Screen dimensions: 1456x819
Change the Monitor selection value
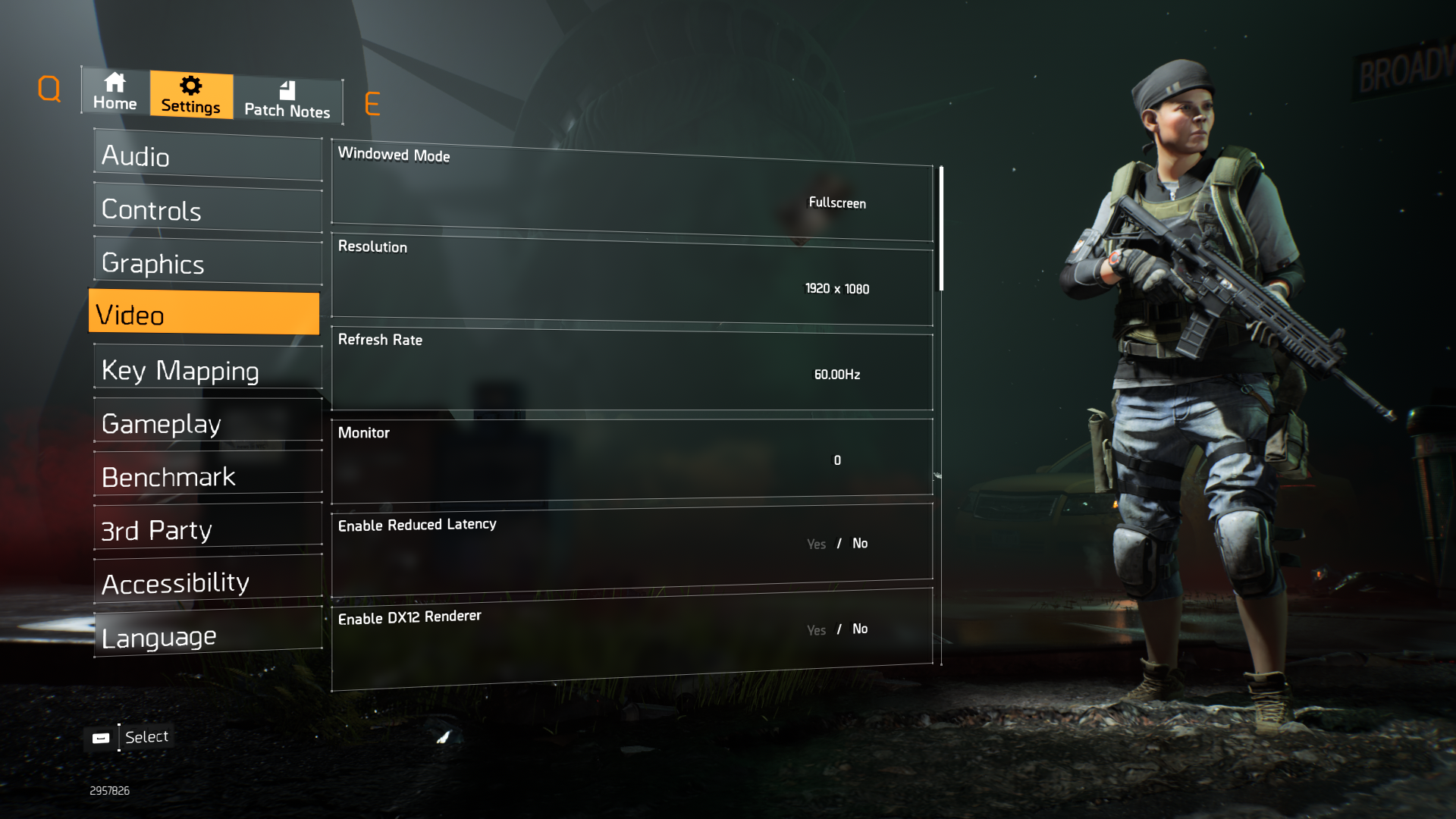pos(837,460)
